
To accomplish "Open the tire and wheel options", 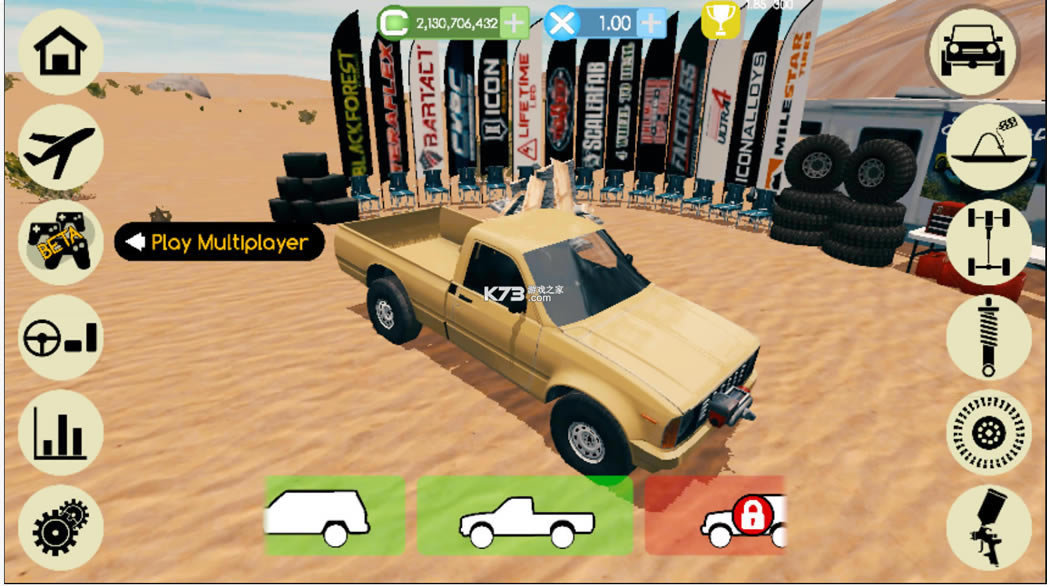I will pos(988,433).
